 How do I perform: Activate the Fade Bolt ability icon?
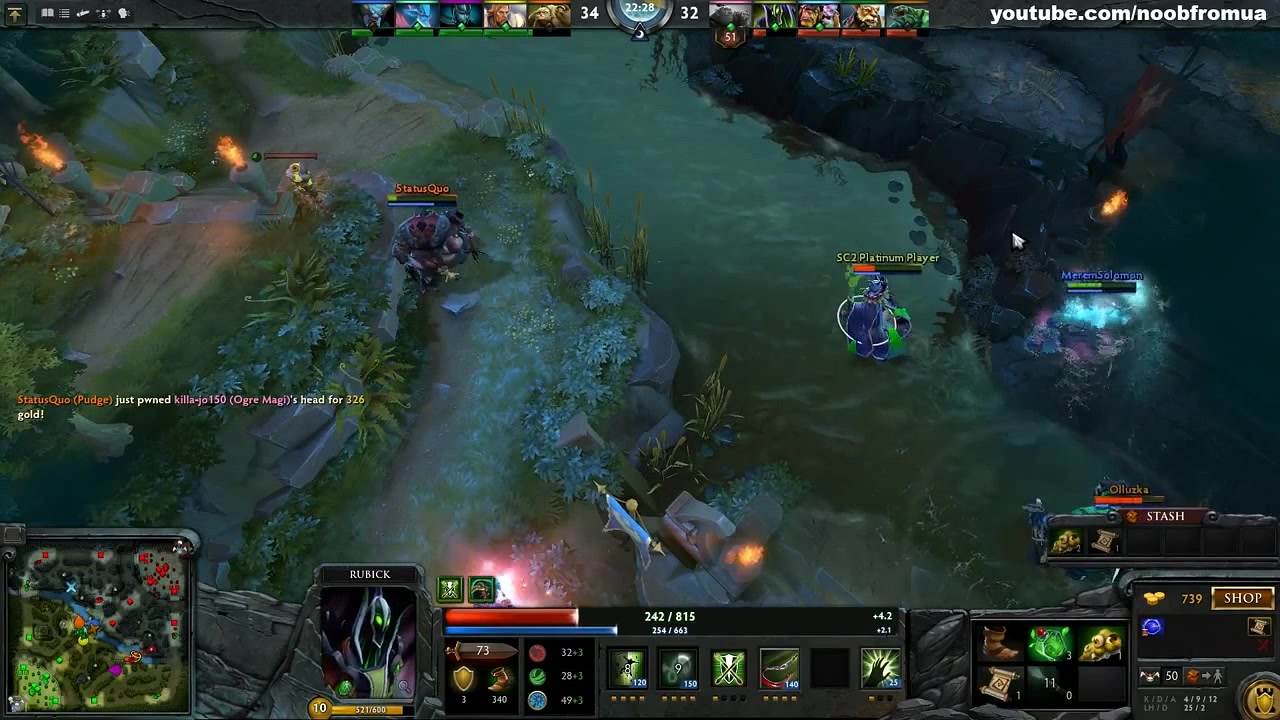pyautogui.click(x=679, y=668)
